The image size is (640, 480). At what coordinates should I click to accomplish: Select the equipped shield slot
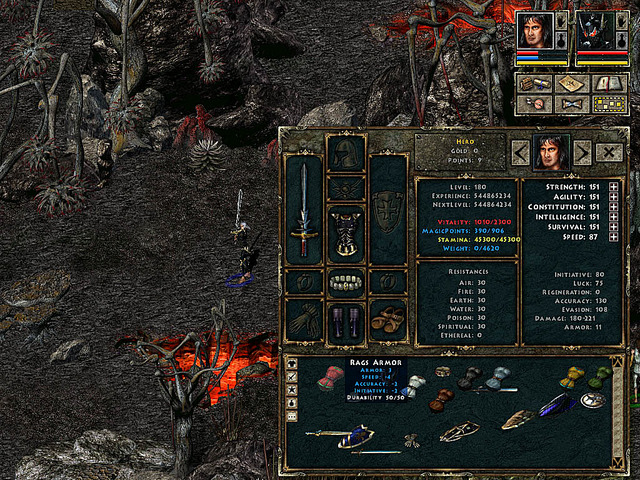388,210
